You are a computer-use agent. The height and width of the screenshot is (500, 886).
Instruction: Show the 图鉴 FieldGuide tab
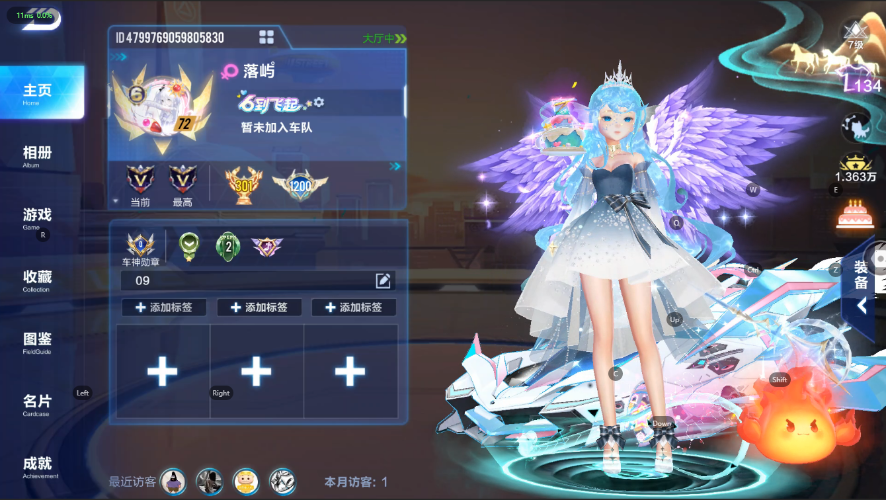38,341
